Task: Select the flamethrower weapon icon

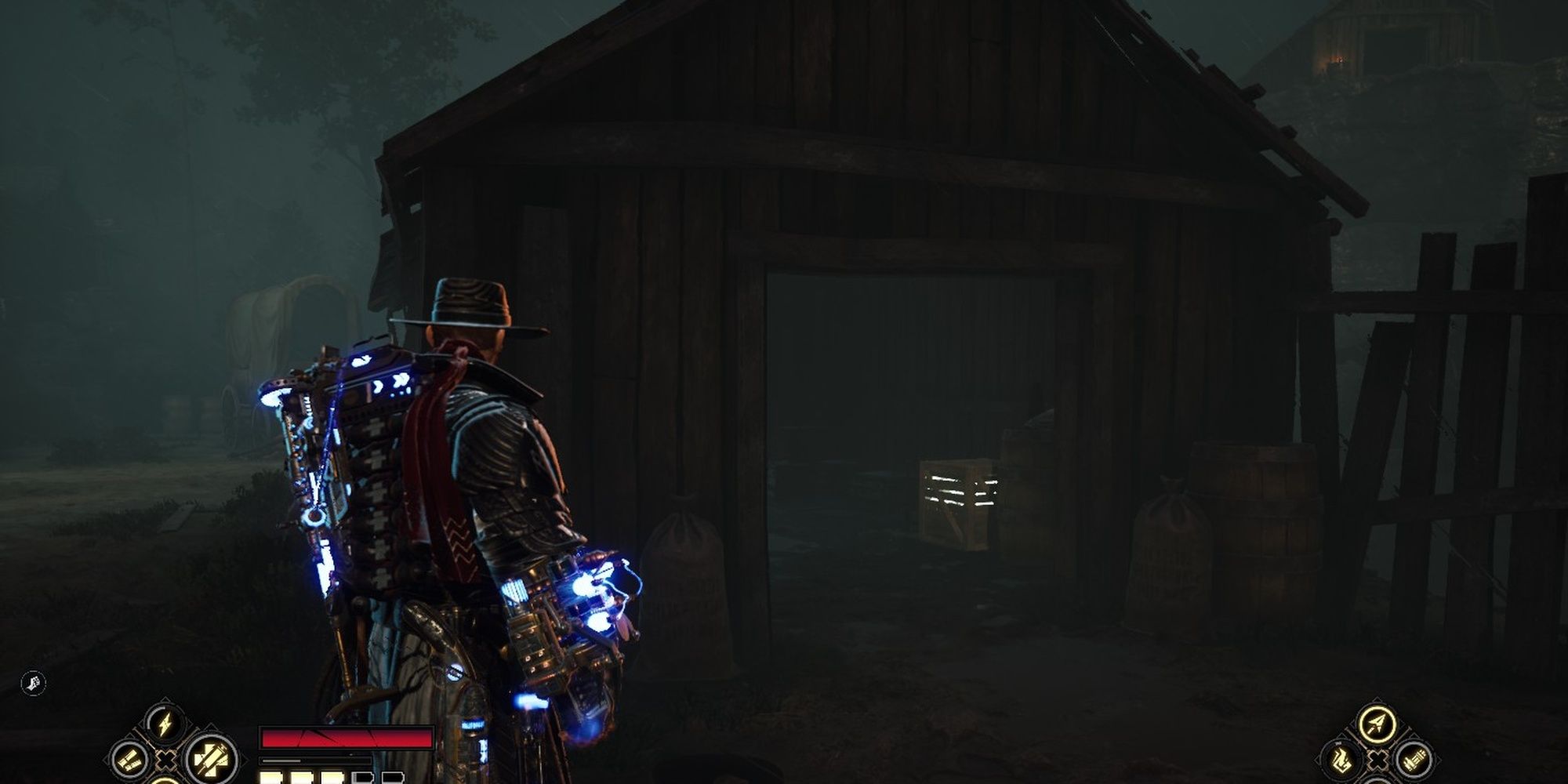Action: click(x=1341, y=760)
